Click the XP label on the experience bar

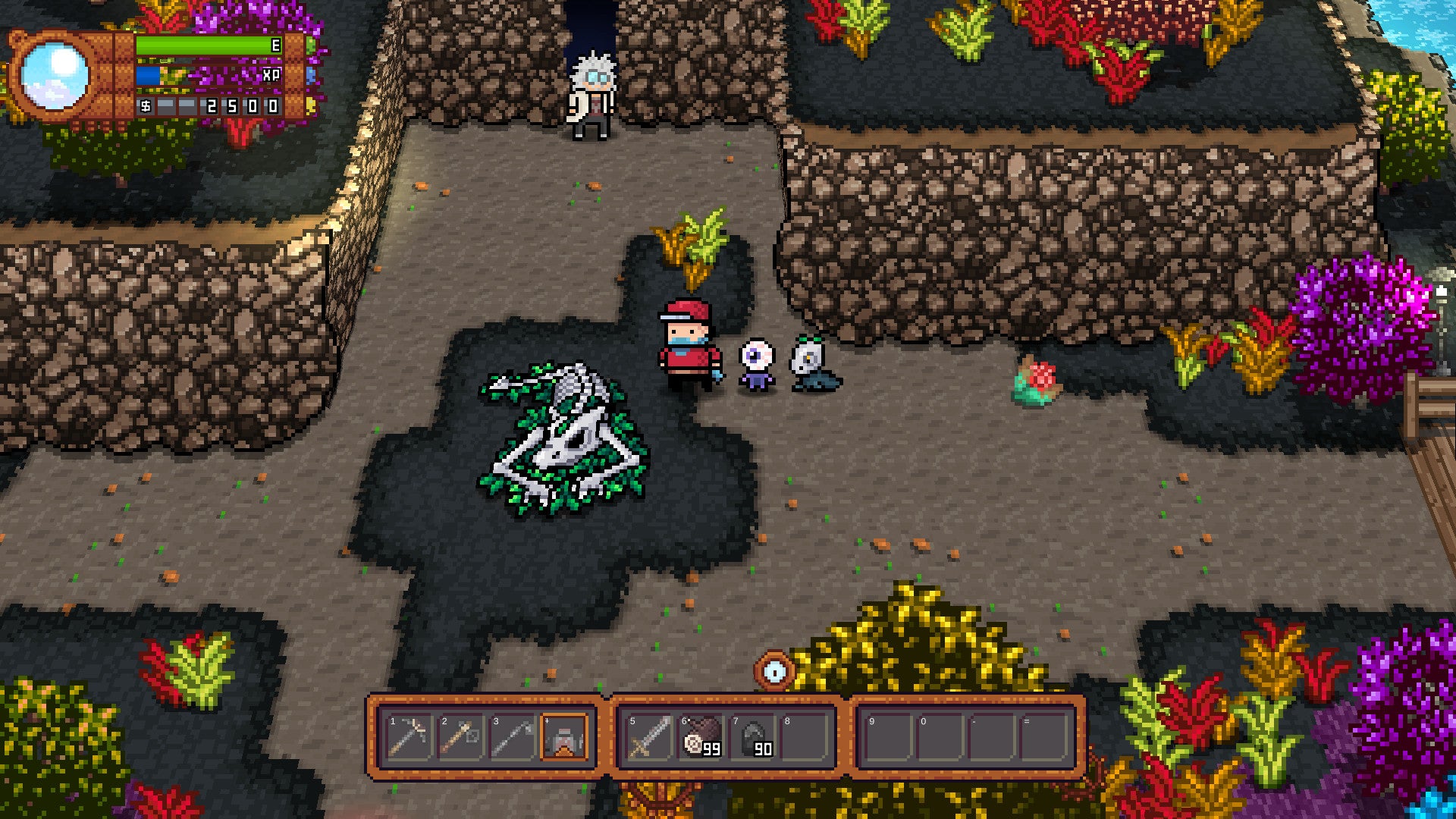pyautogui.click(x=270, y=76)
